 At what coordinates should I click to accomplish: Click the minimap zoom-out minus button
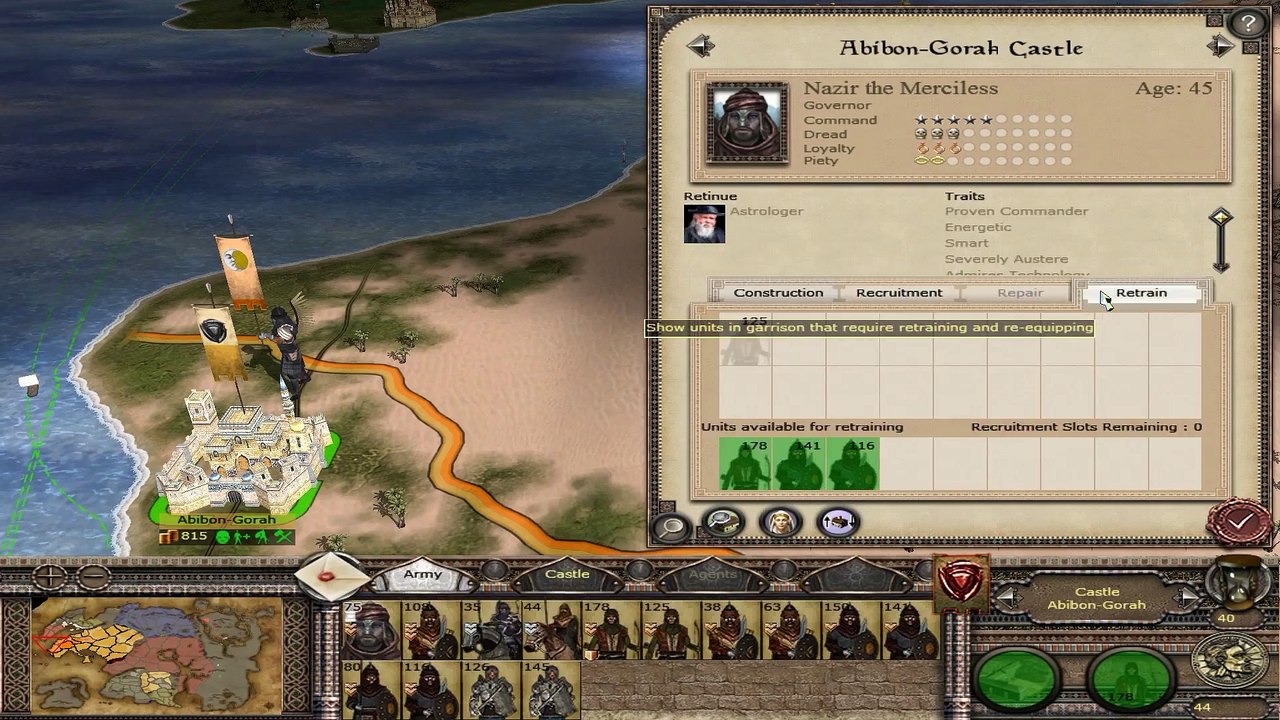[x=93, y=576]
